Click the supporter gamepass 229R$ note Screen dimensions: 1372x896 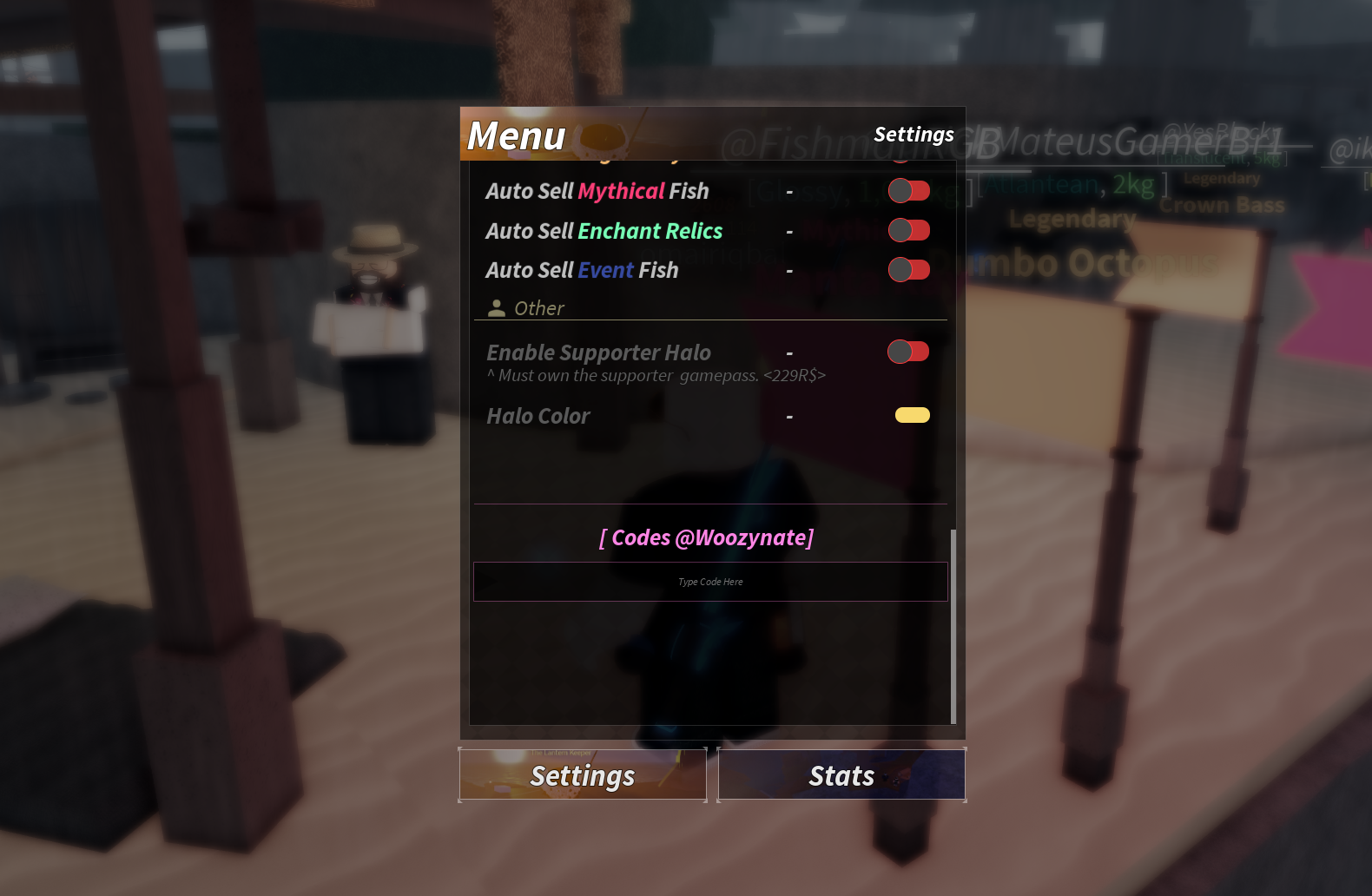coord(656,375)
